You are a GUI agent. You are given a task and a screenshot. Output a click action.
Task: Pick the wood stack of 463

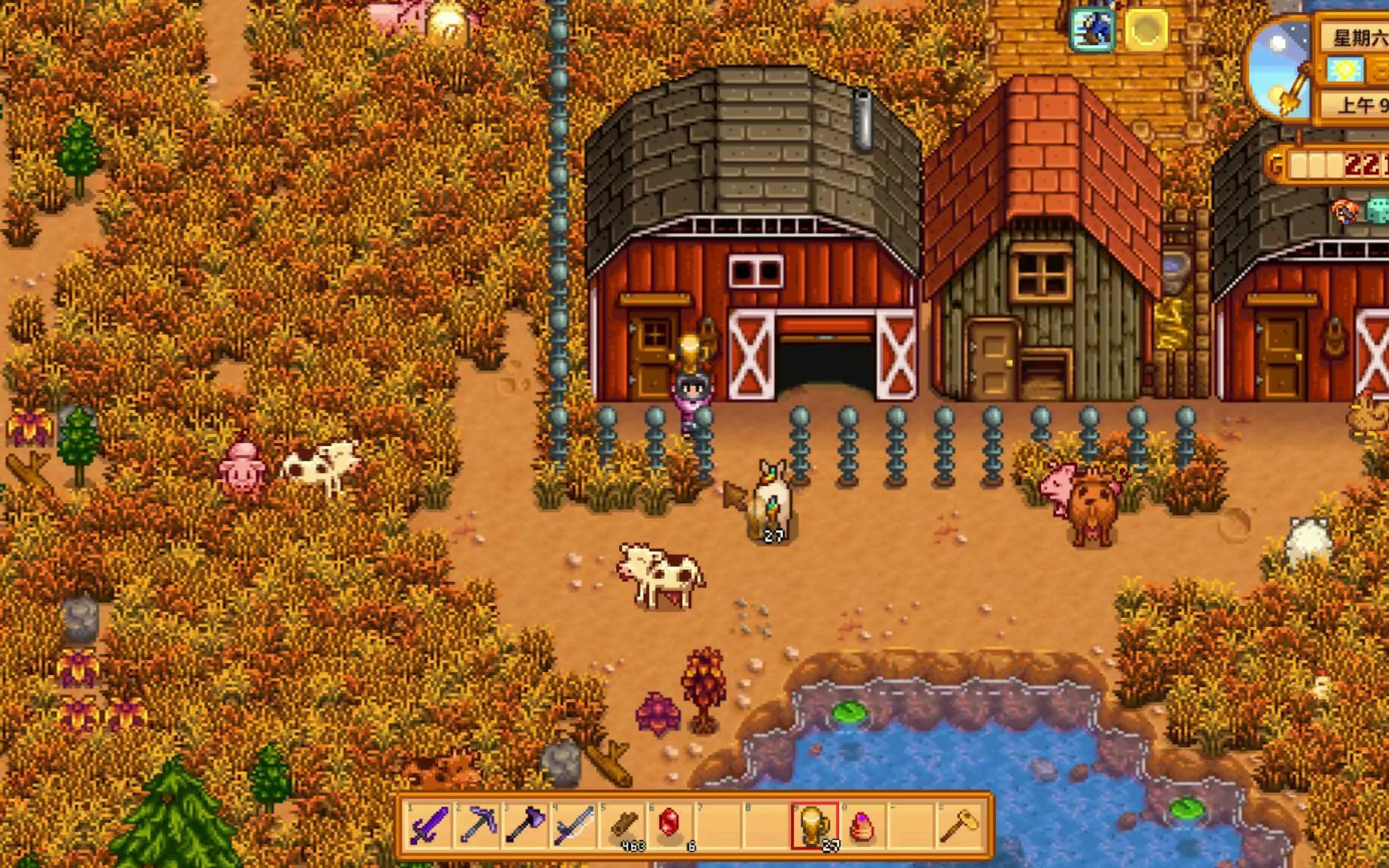623,825
